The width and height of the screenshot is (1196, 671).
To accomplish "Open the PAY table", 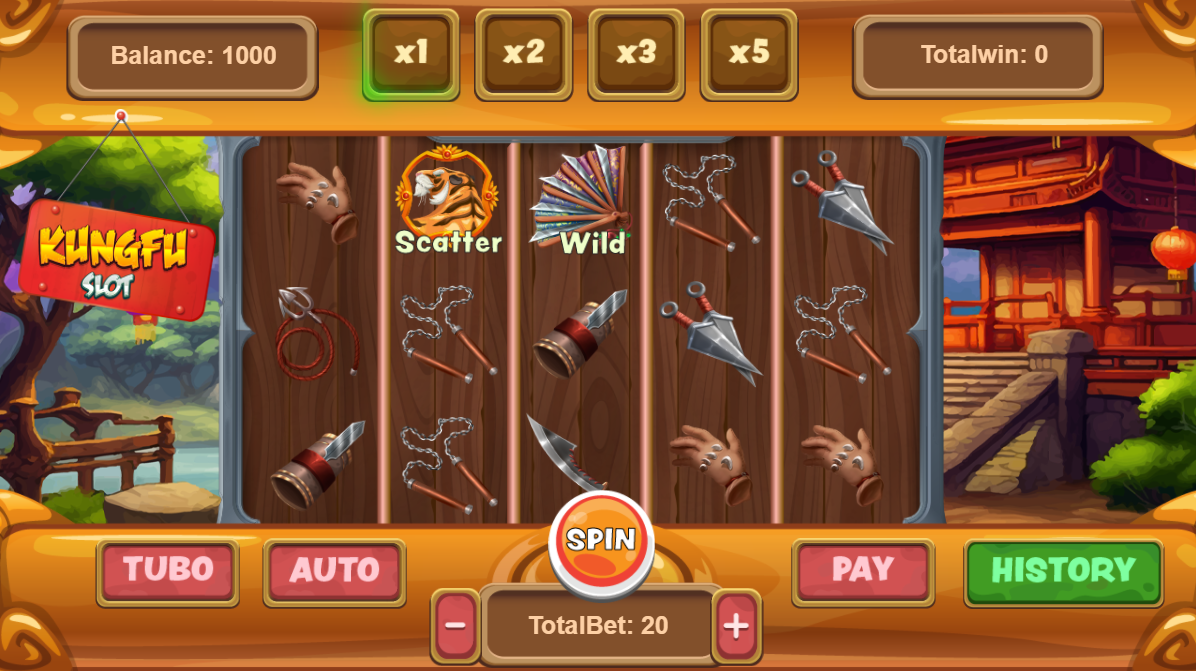I will pyautogui.click(x=862, y=572).
